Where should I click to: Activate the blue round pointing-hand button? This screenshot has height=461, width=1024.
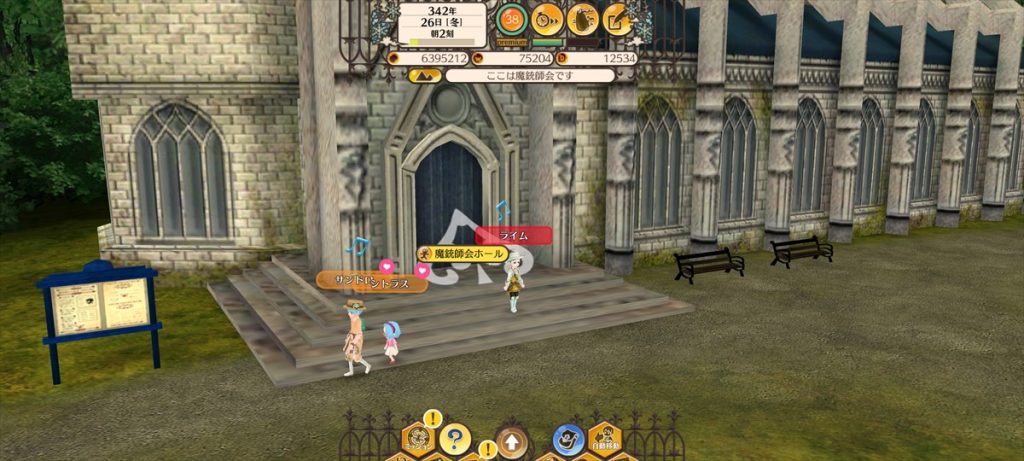pos(569,439)
